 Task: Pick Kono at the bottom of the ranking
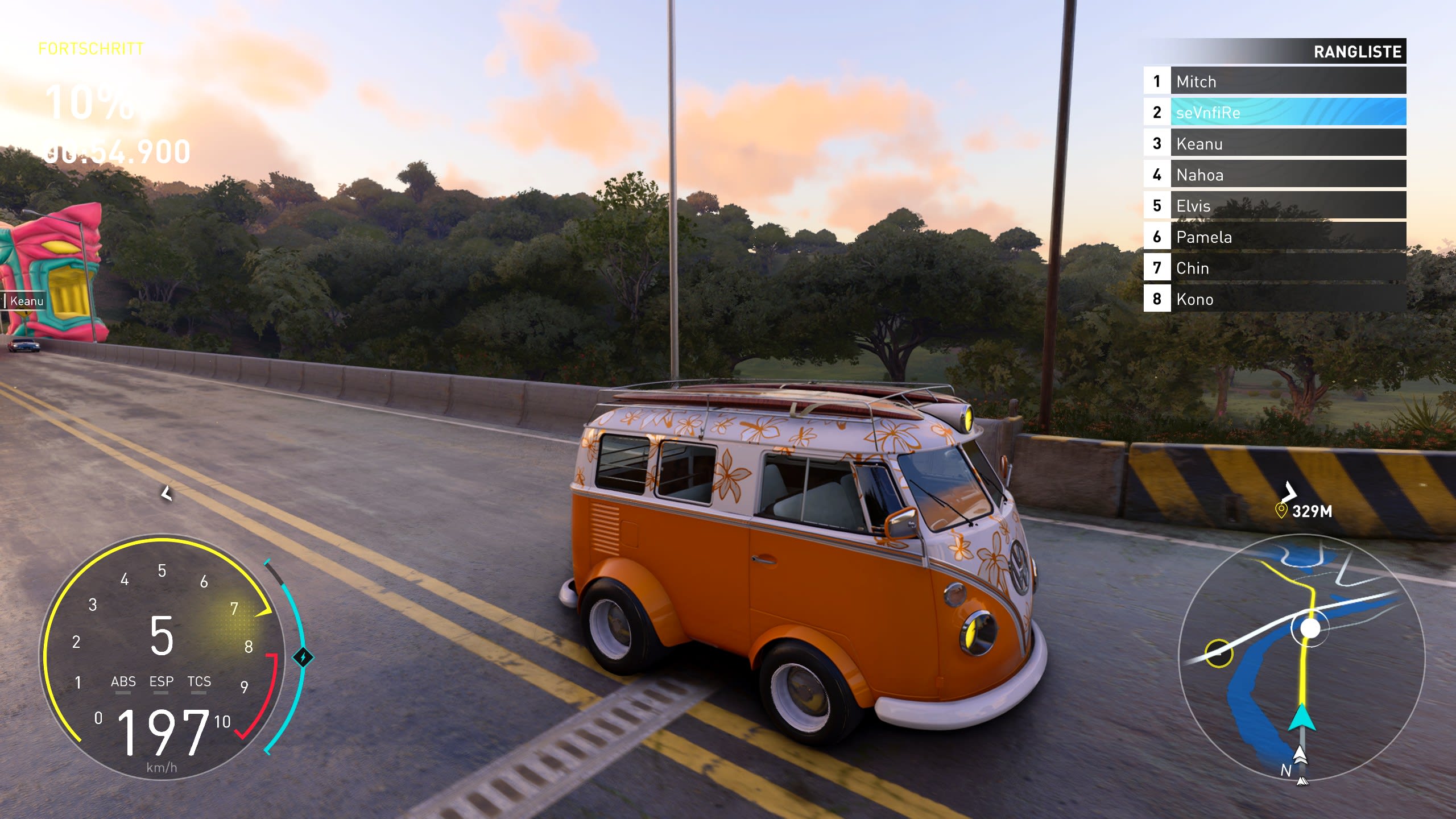(x=1274, y=299)
